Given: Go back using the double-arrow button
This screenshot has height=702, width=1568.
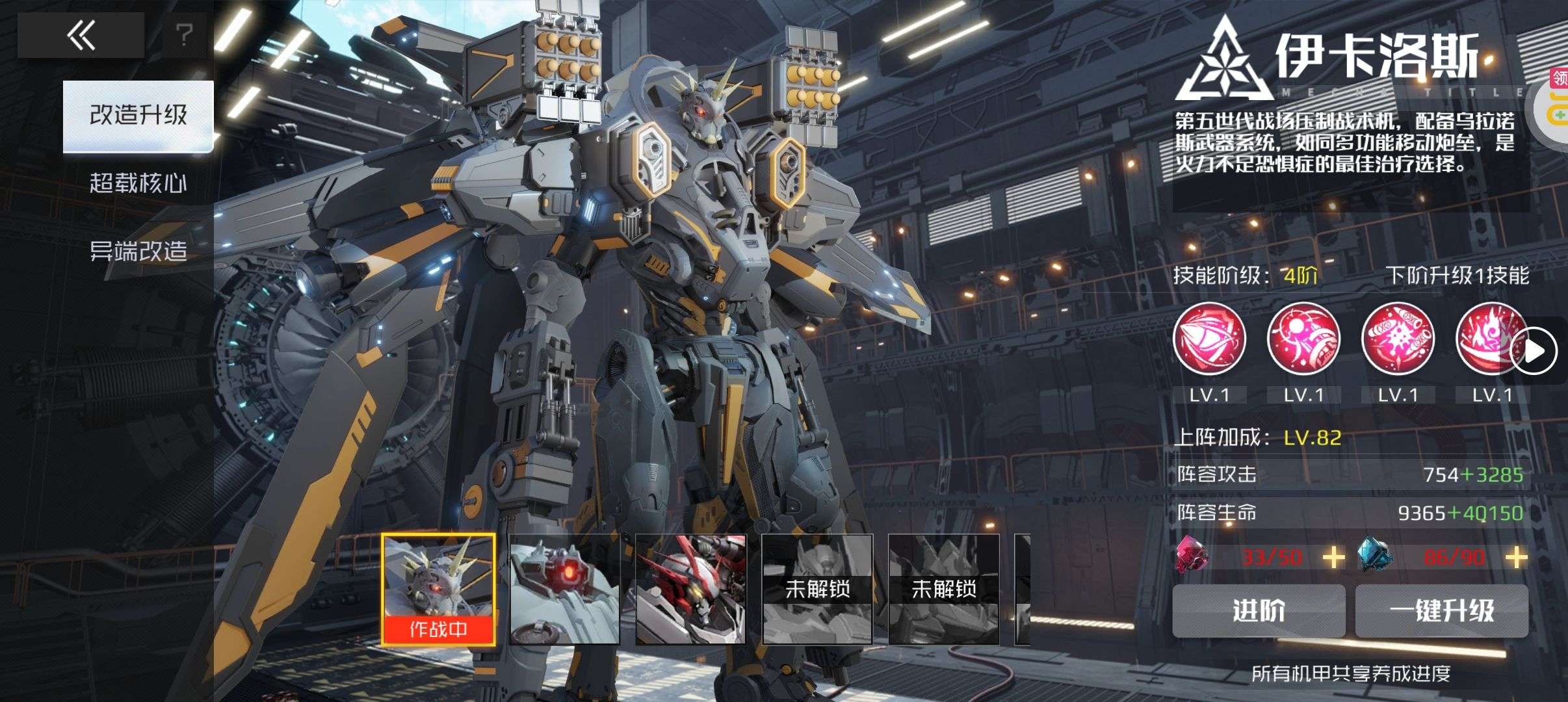Looking at the screenshot, I should coord(81,35).
